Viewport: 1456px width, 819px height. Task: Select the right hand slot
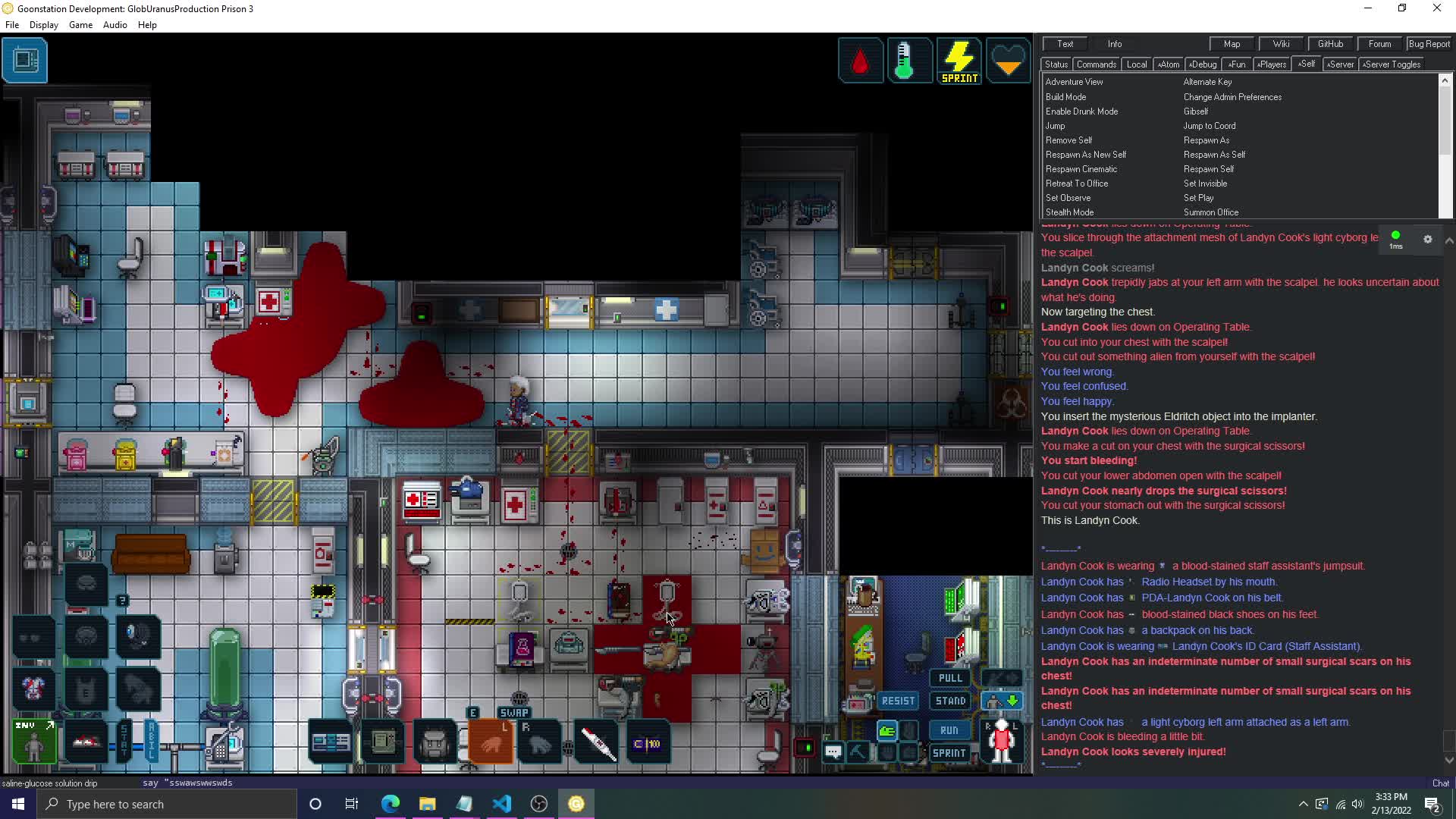click(539, 743)
